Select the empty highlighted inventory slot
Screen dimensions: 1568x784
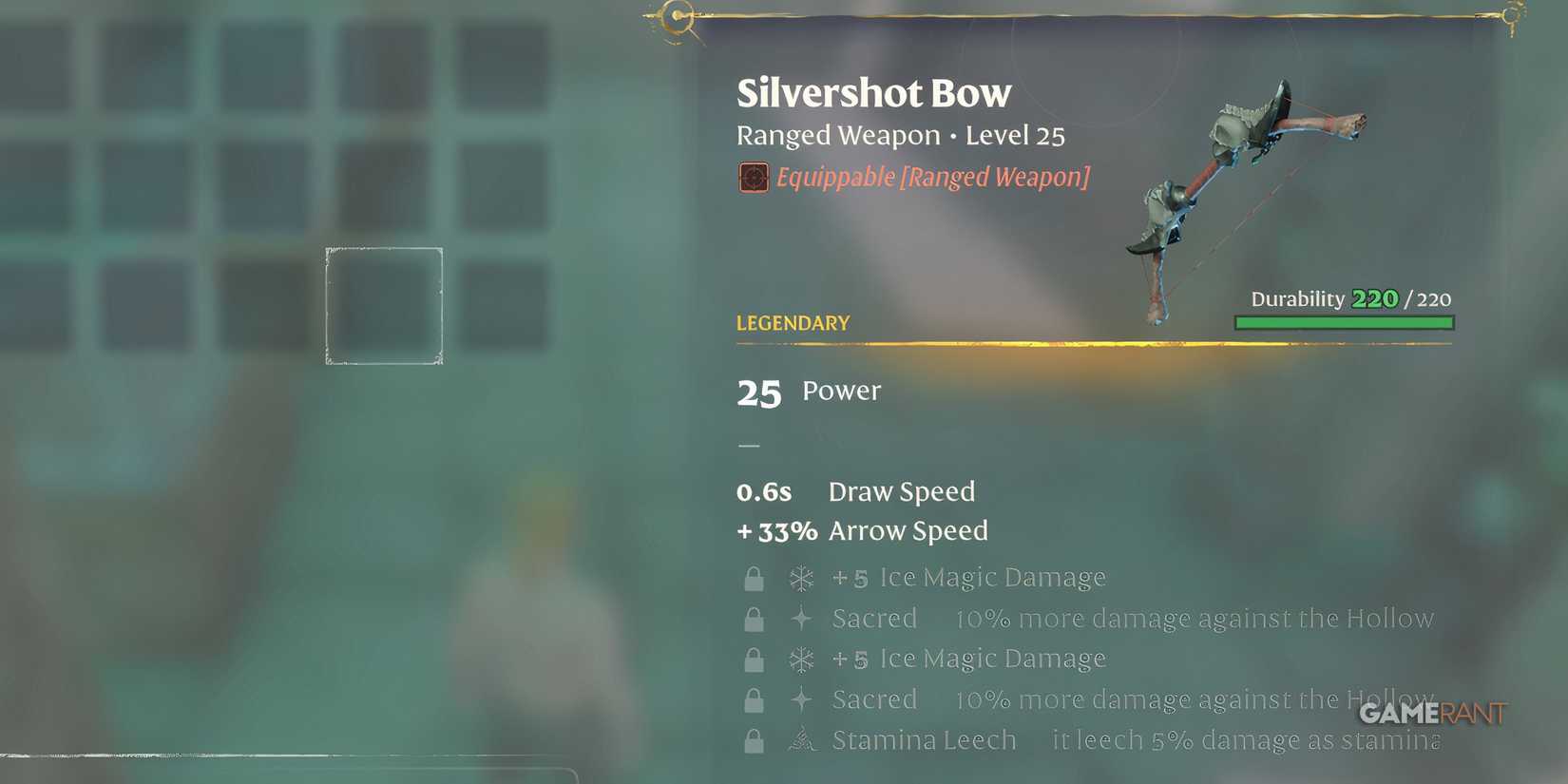tap(384, 305)
